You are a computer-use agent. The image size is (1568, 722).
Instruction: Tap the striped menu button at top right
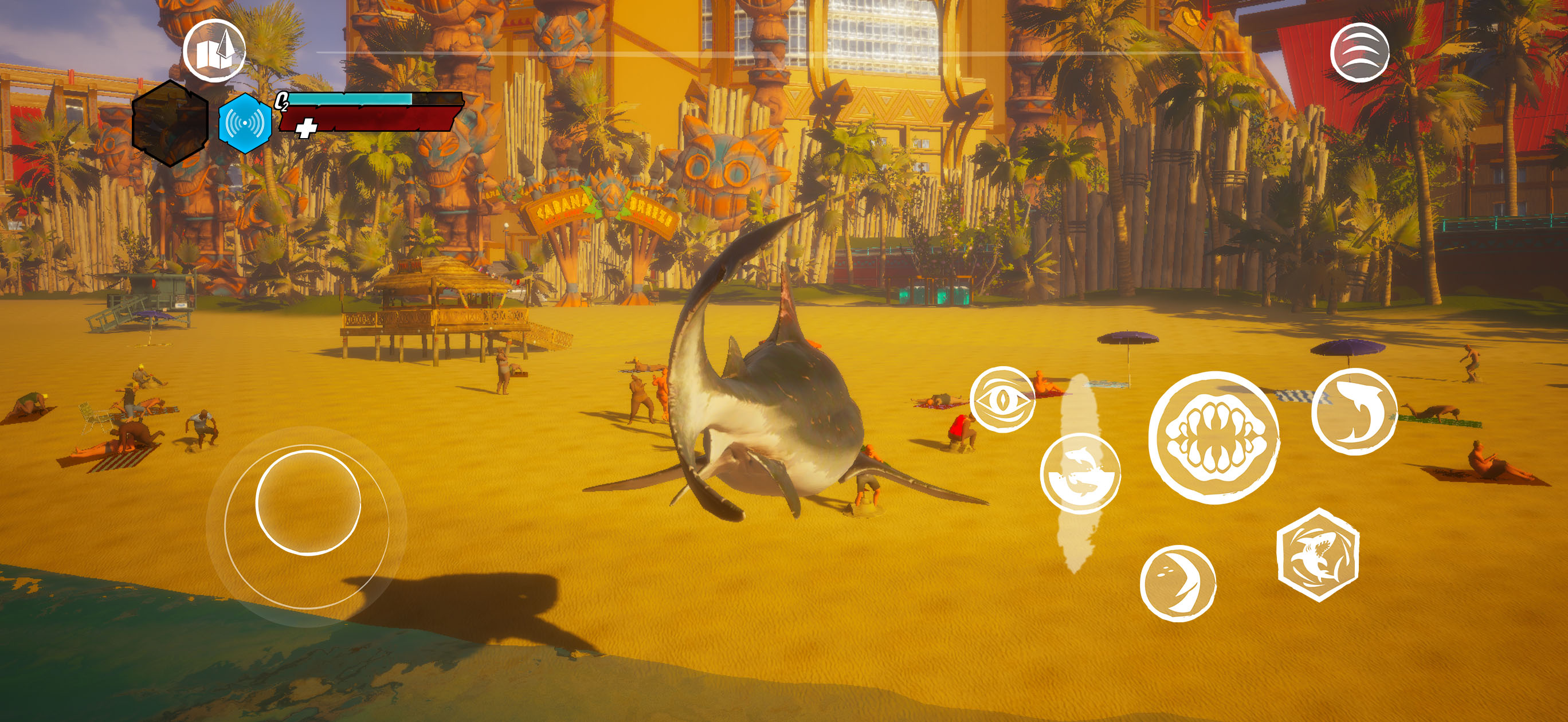[x=1359, y=52]
